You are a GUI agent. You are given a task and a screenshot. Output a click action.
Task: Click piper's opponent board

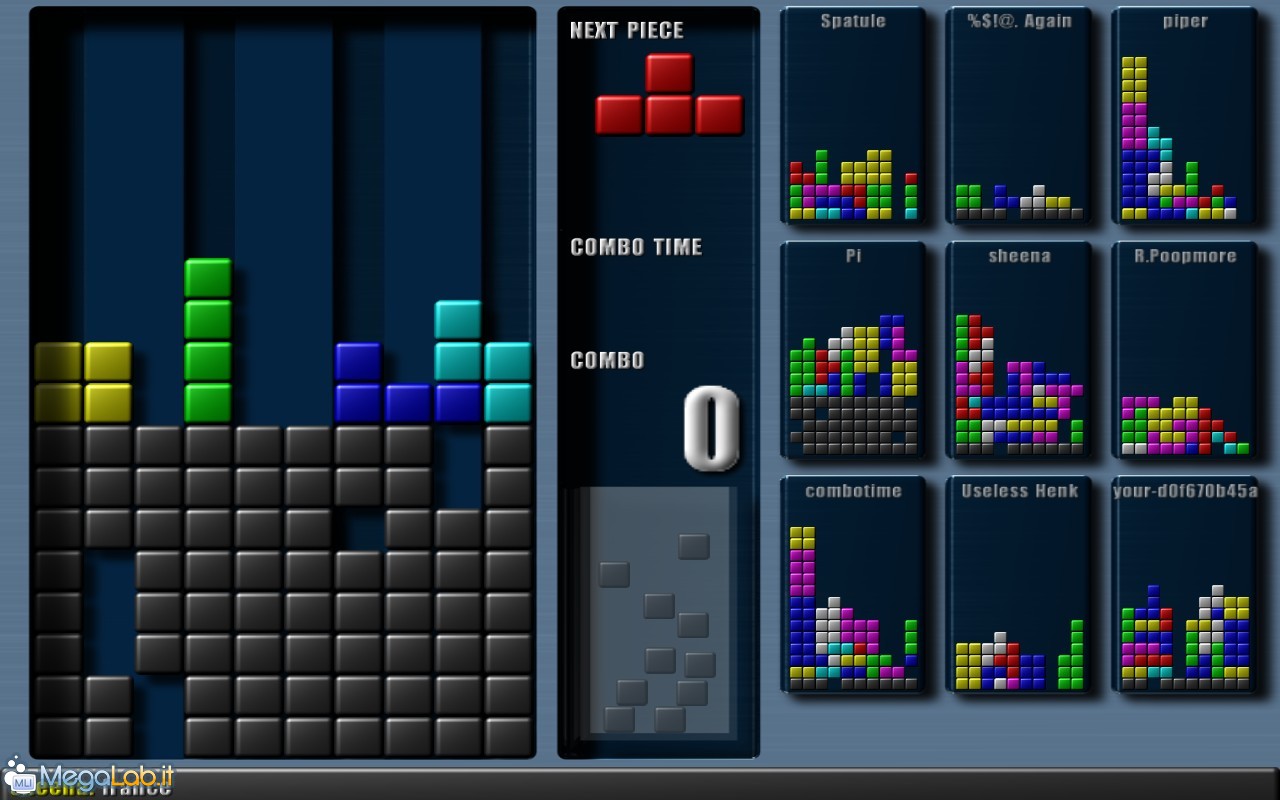(x=1185, y=117)
